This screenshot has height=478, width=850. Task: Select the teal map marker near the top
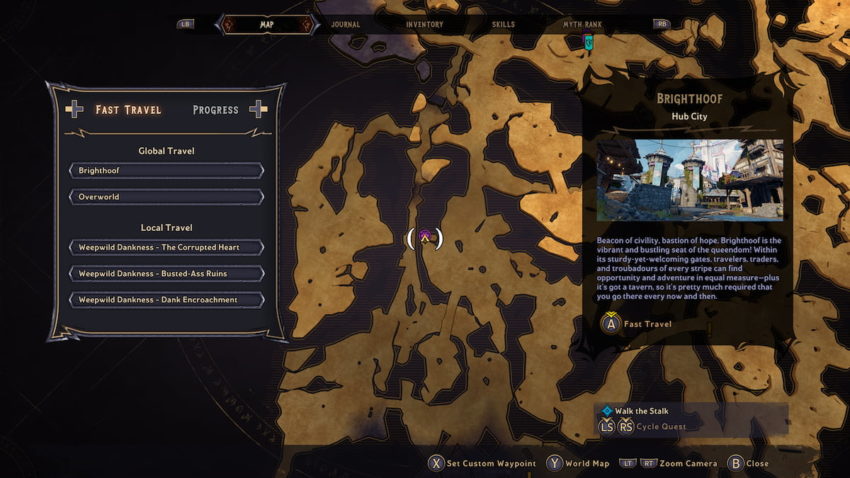point(588,42)
